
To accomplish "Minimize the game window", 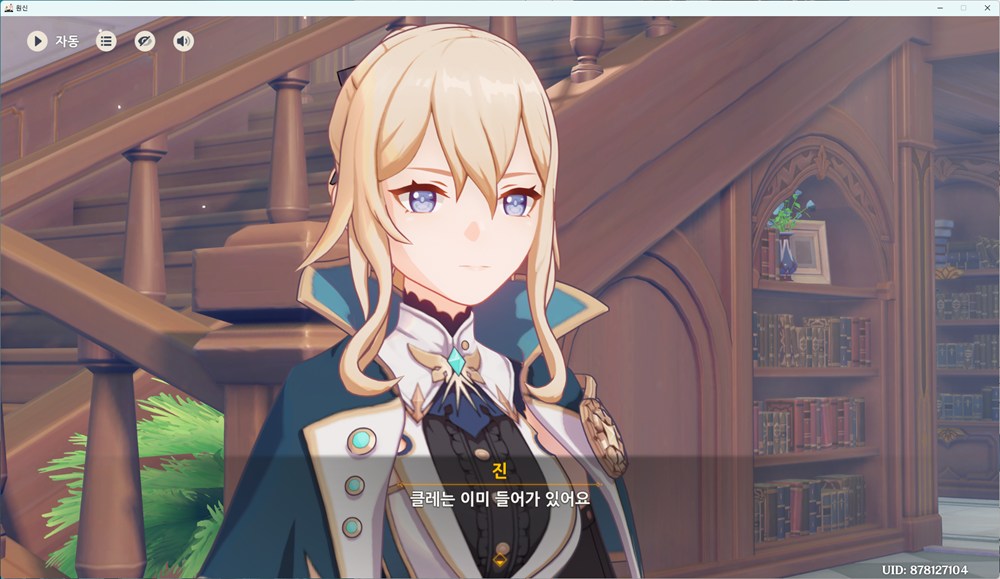I will pos(940,7).
